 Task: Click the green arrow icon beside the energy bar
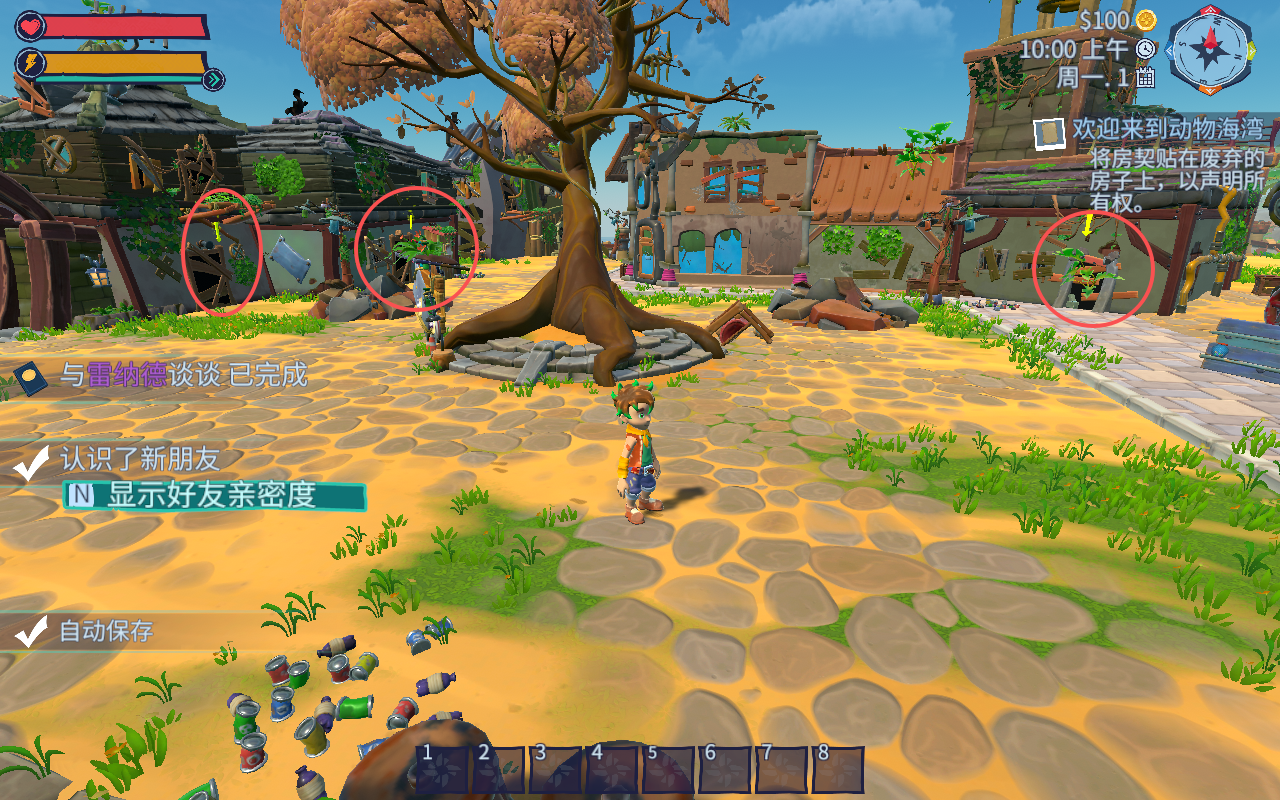[x=213, y=80]
